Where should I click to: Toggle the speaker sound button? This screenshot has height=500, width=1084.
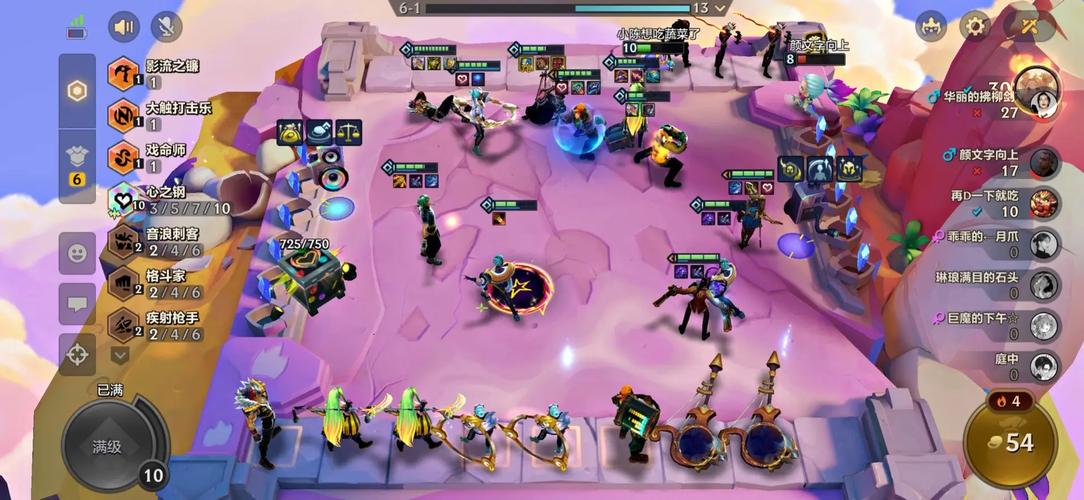pyautogui.click(x=124, y=26)
